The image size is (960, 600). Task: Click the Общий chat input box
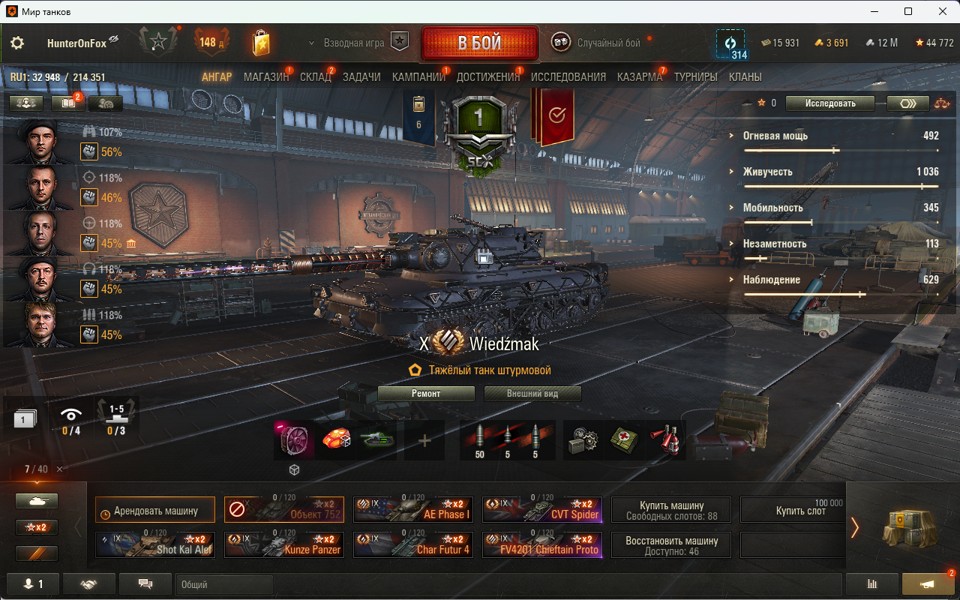[224, 584]
